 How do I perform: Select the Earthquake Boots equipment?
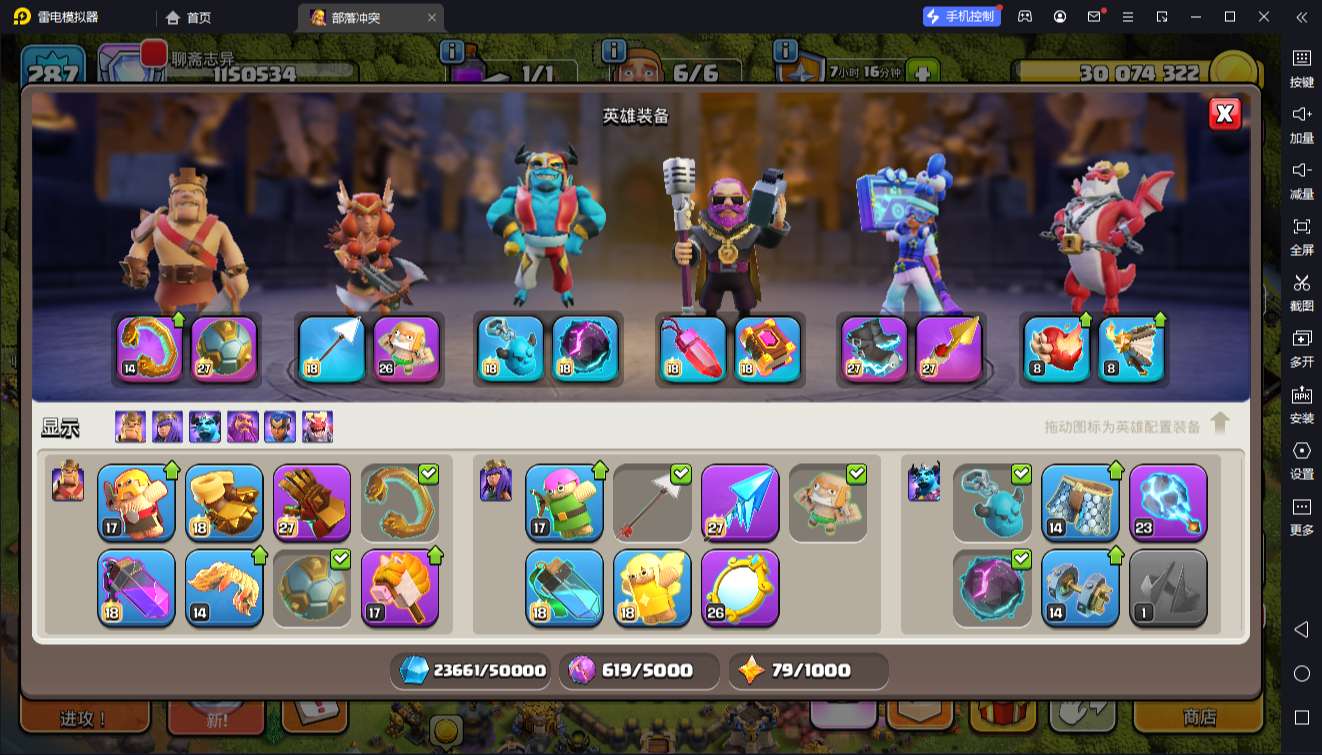pos(224,502)
